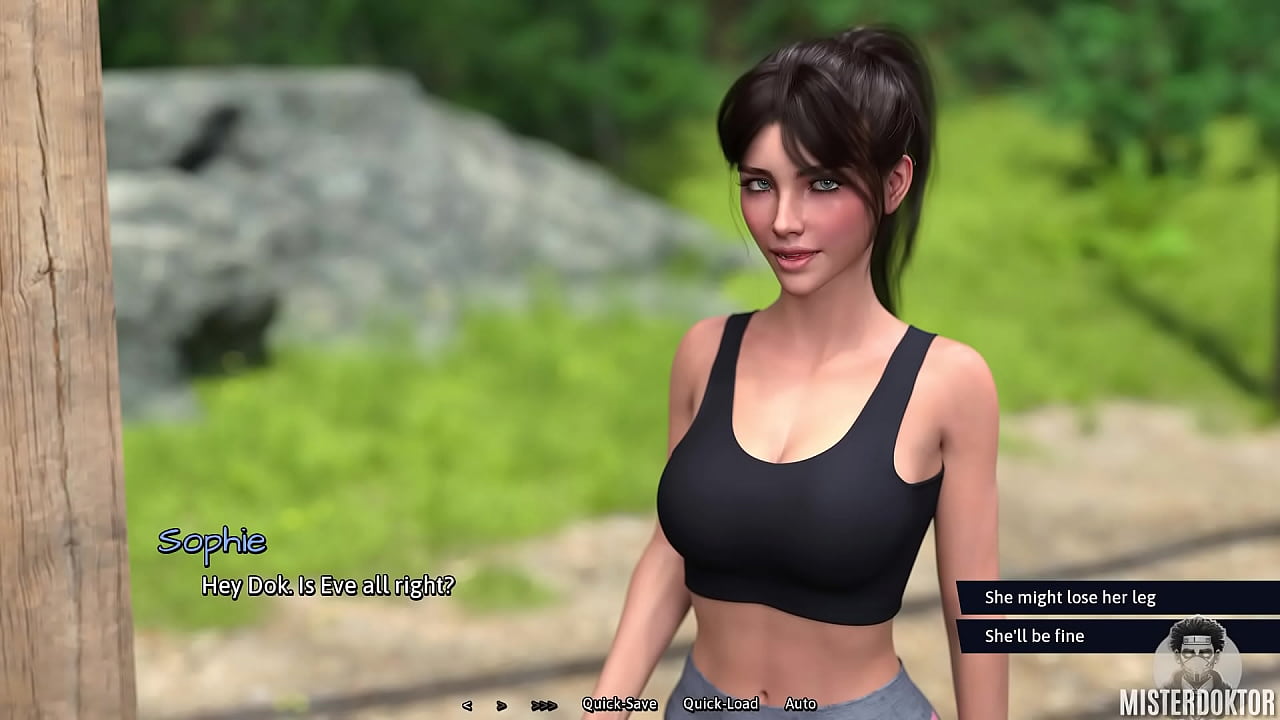The height and width of the screenshot is (720, 1280).
Task: Advance the dialogue with the right chevron
Action: point(502,703)
